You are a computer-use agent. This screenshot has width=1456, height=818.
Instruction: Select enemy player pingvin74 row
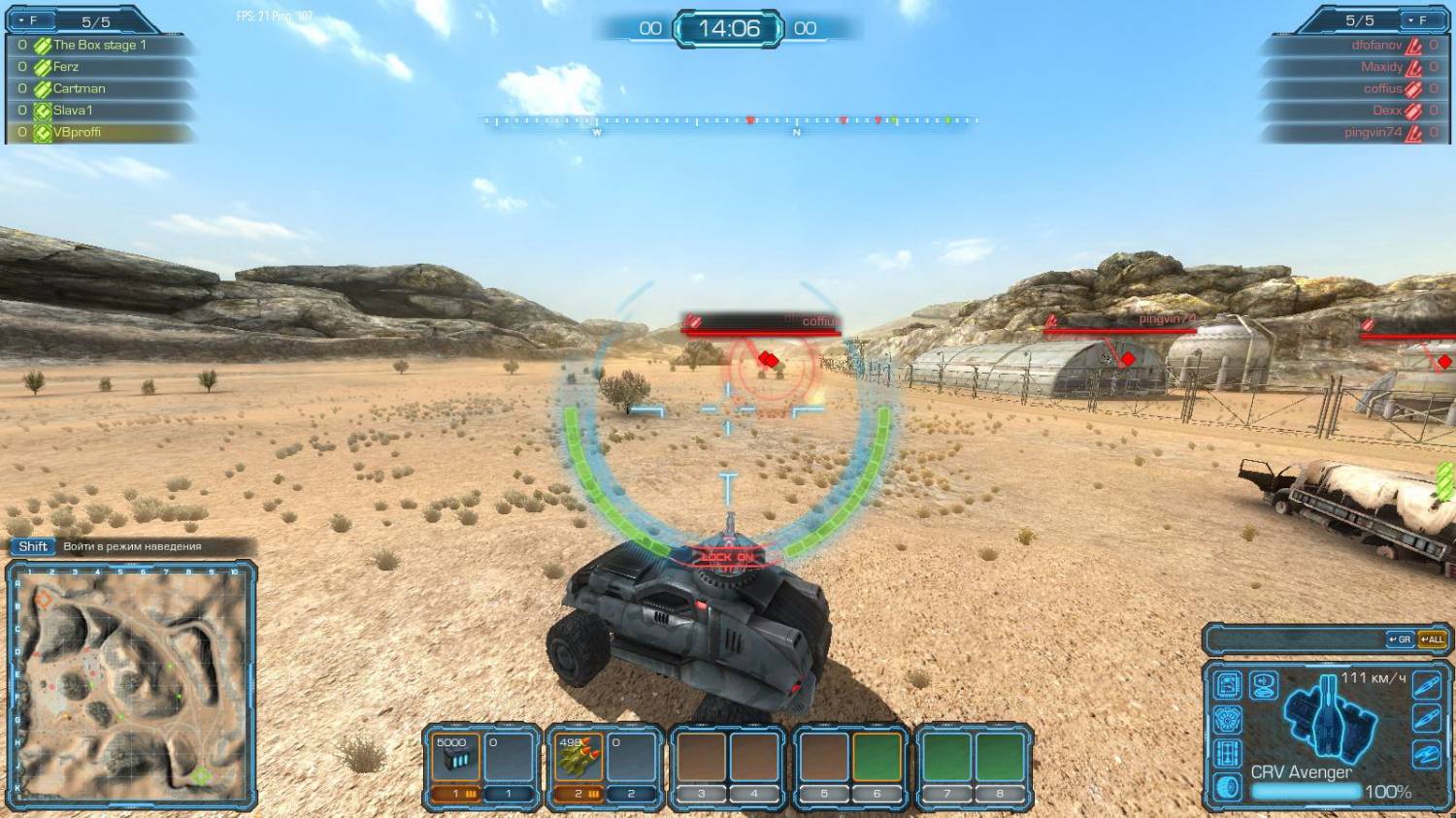[1359, 132]
